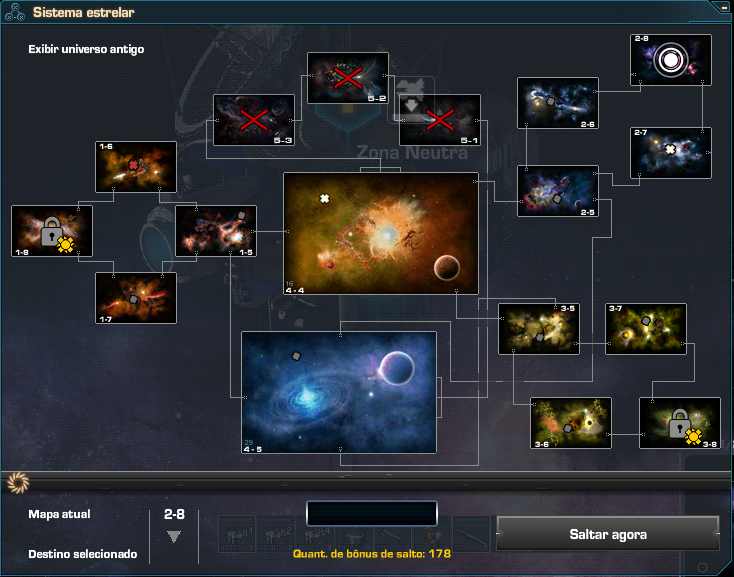Screen dimensions: 734x577
Task: Select map 3-5 thumbnail
Action: click(539, 329)
